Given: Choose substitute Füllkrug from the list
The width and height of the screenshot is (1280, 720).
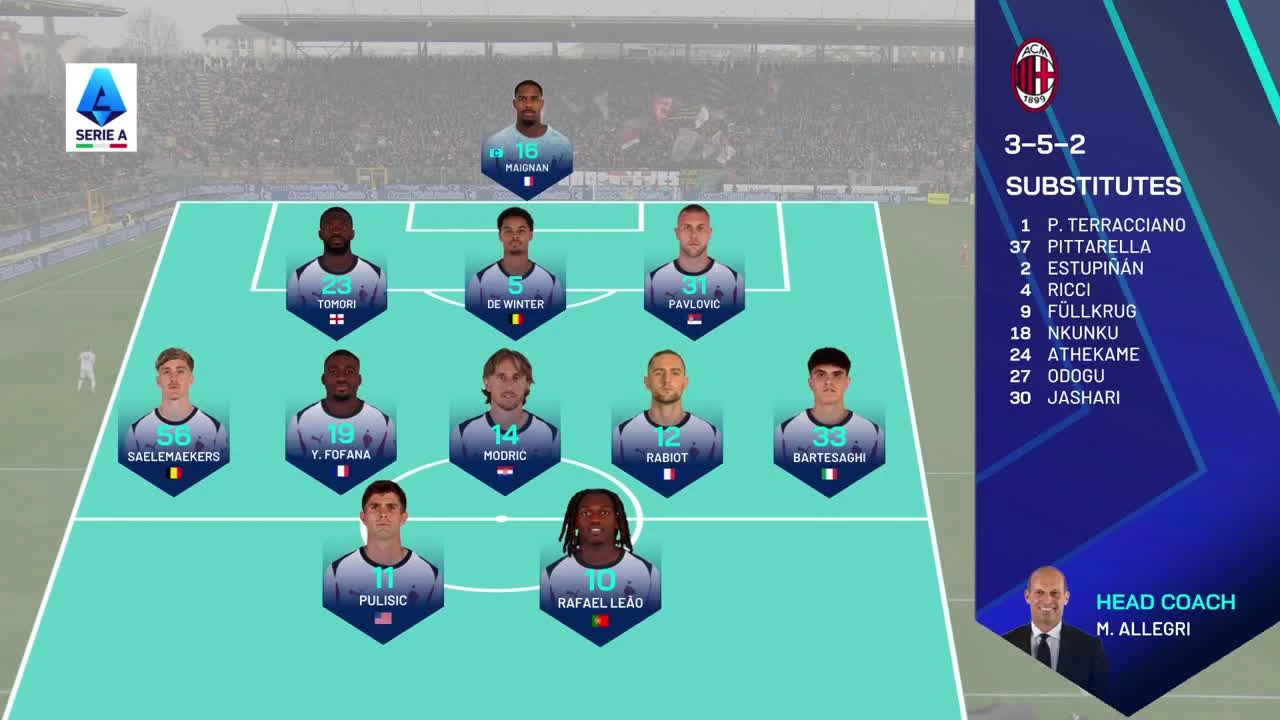Looking at the screenshot, I should tap(1091, 311).
